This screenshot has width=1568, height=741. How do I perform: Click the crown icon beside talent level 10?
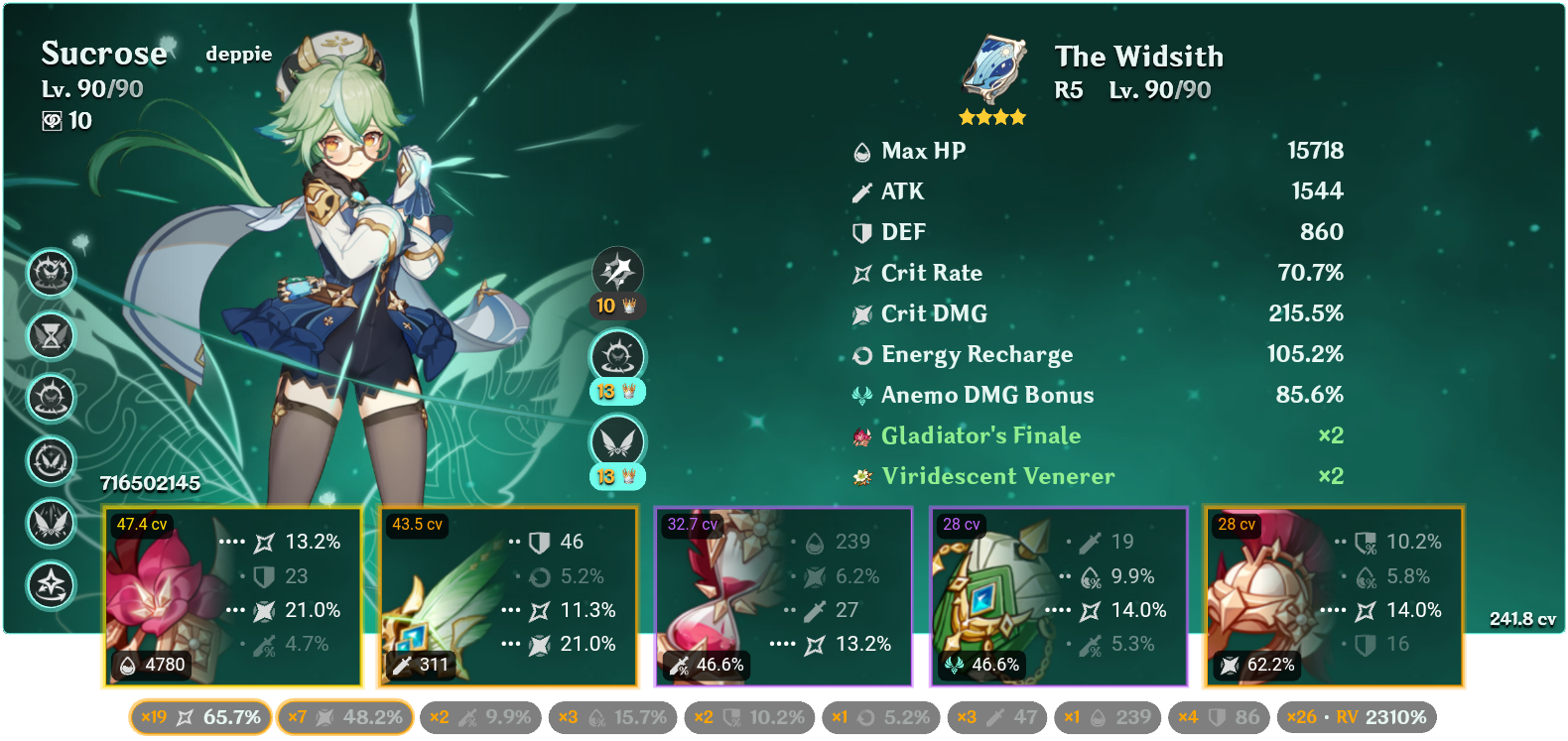629,308
